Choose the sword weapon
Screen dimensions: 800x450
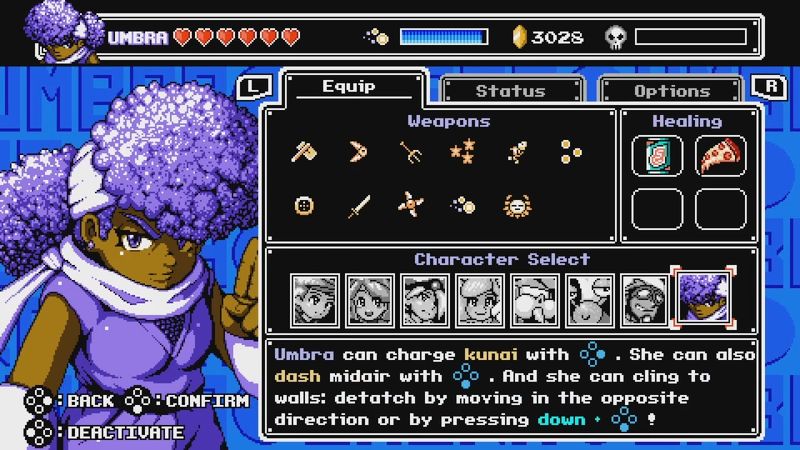[357, 206]
